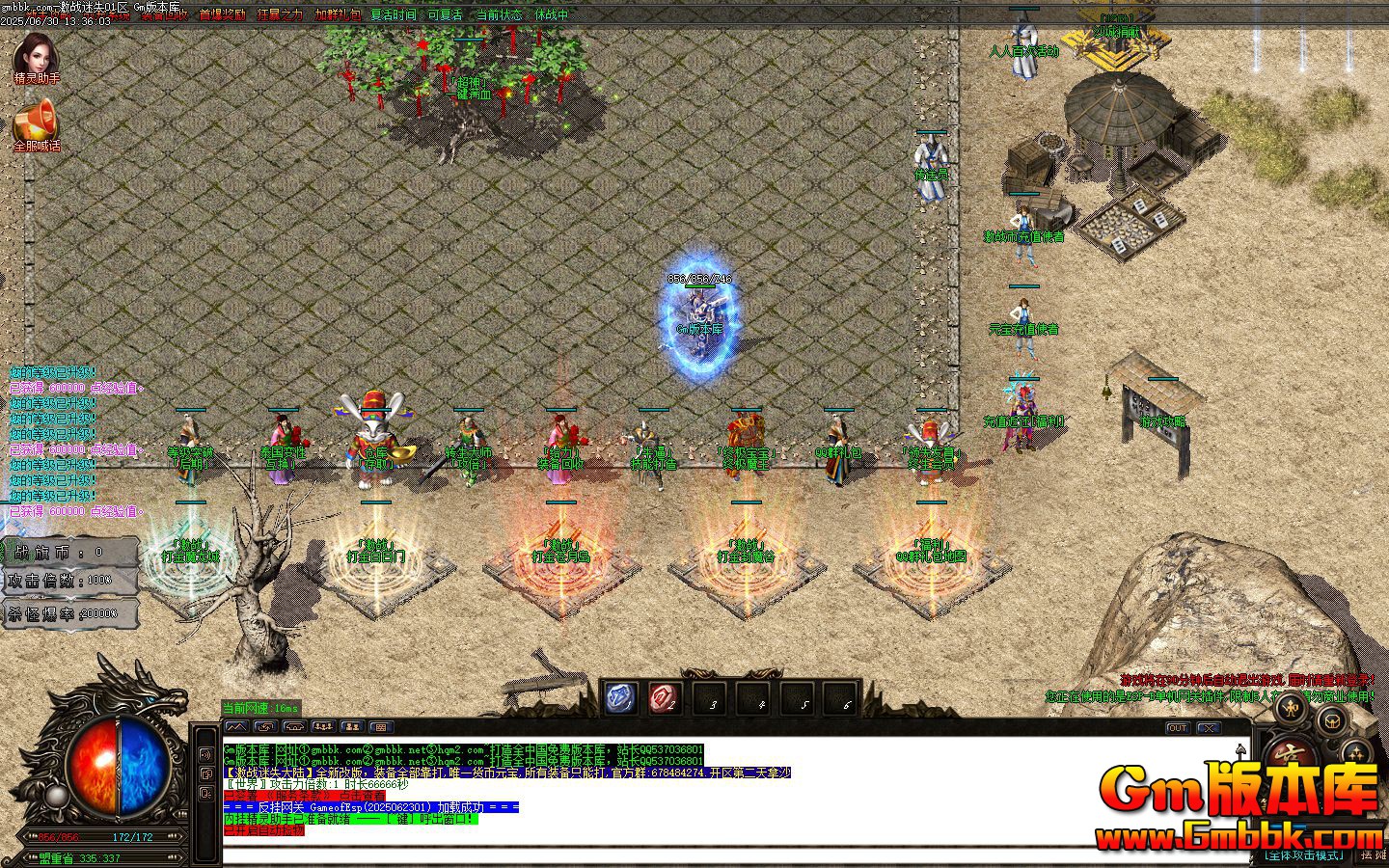The image size is (1389, 868).
Task: Open the OUT dropdown above the minimap
Action: pyautogui.click(x=1178, y=728)
